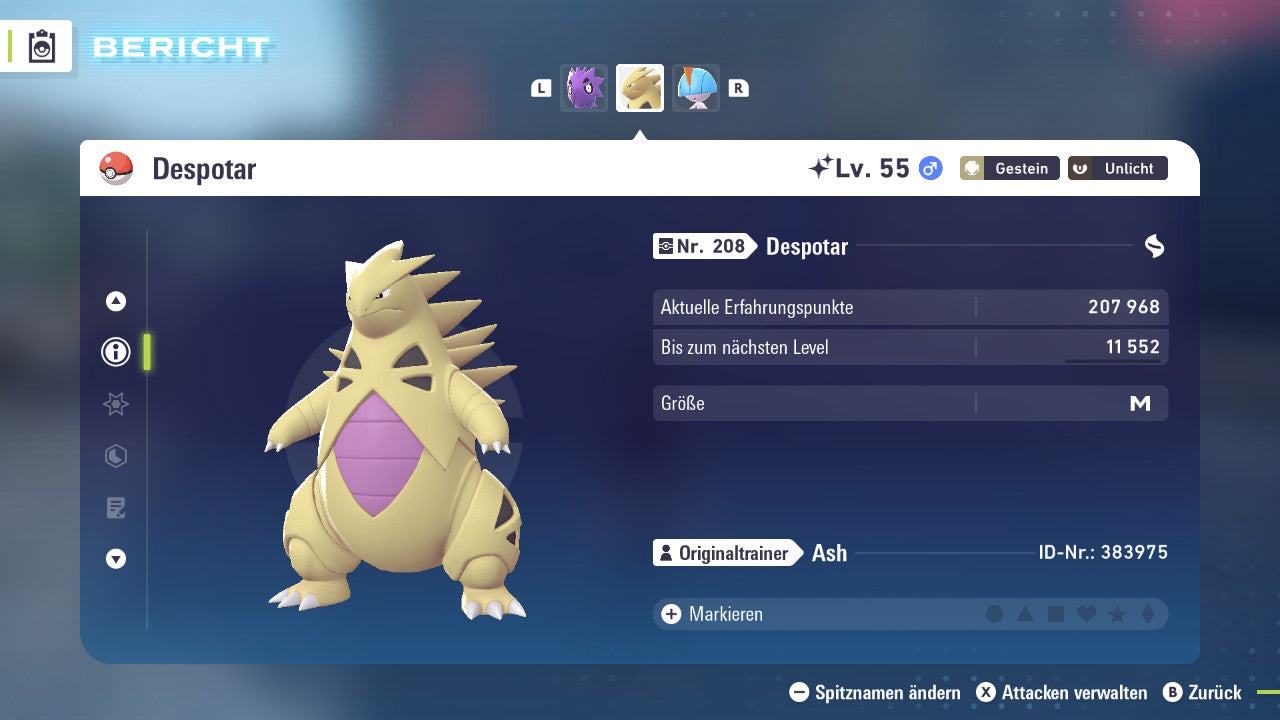Go to the next page with down arrow
This screenshot has height=720, width=1280.
pyautogui.click(x=116, y=559)
